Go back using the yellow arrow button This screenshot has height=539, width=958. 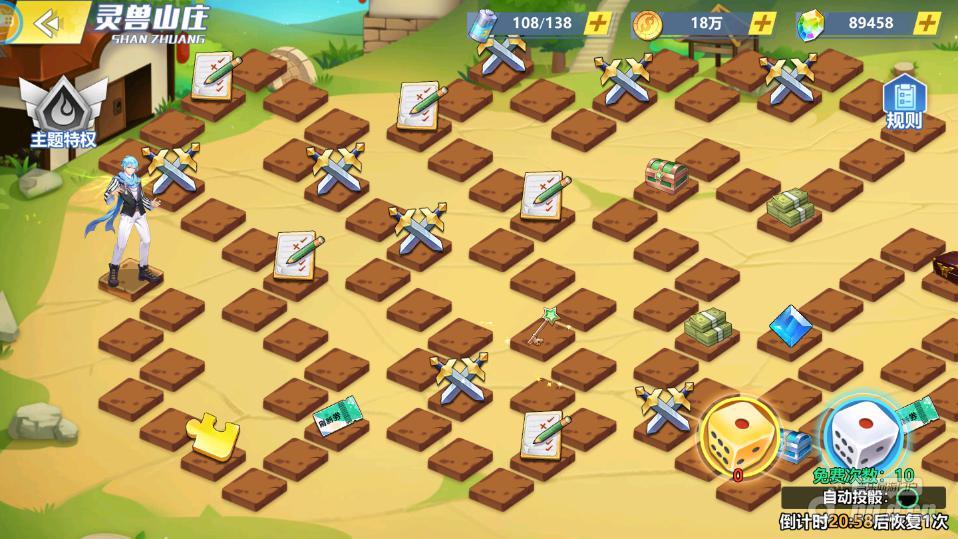point(47,22)
